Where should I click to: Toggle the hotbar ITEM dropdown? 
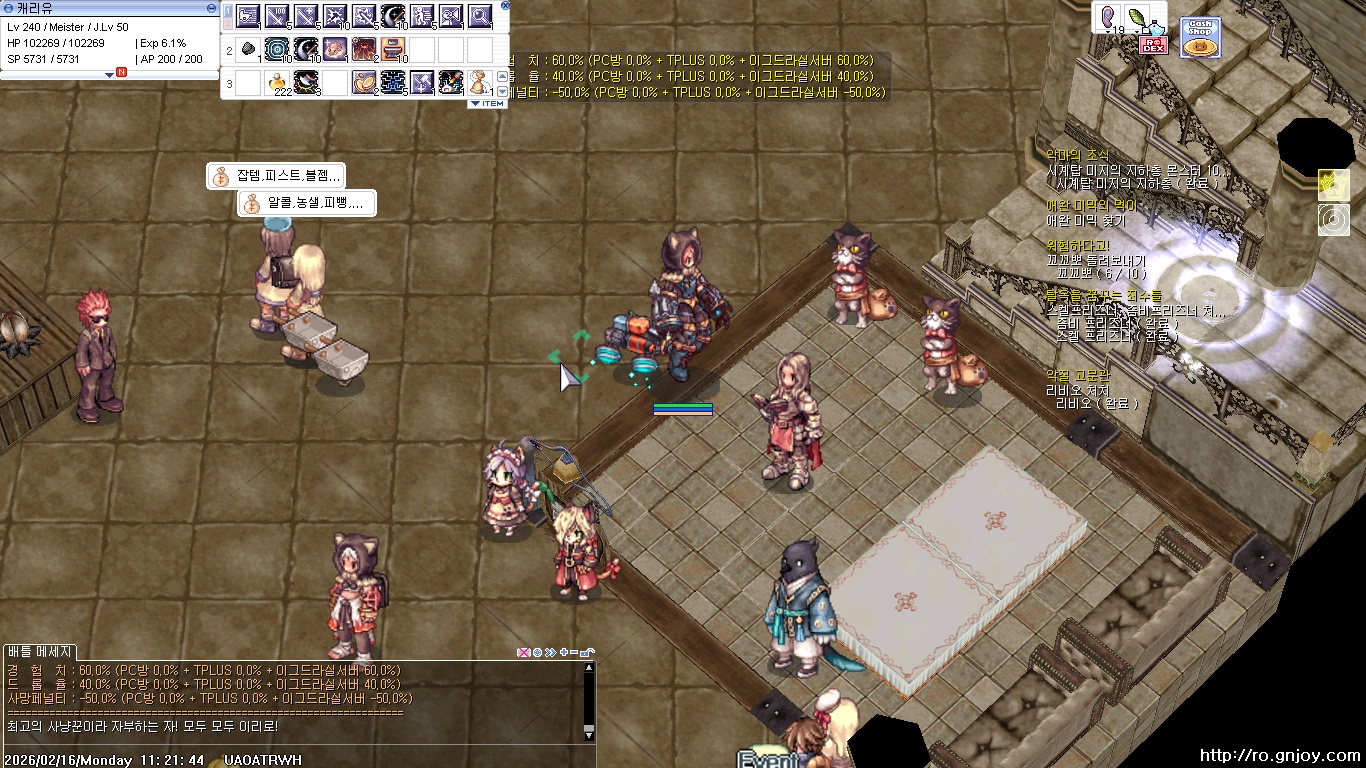click(487, 103)
